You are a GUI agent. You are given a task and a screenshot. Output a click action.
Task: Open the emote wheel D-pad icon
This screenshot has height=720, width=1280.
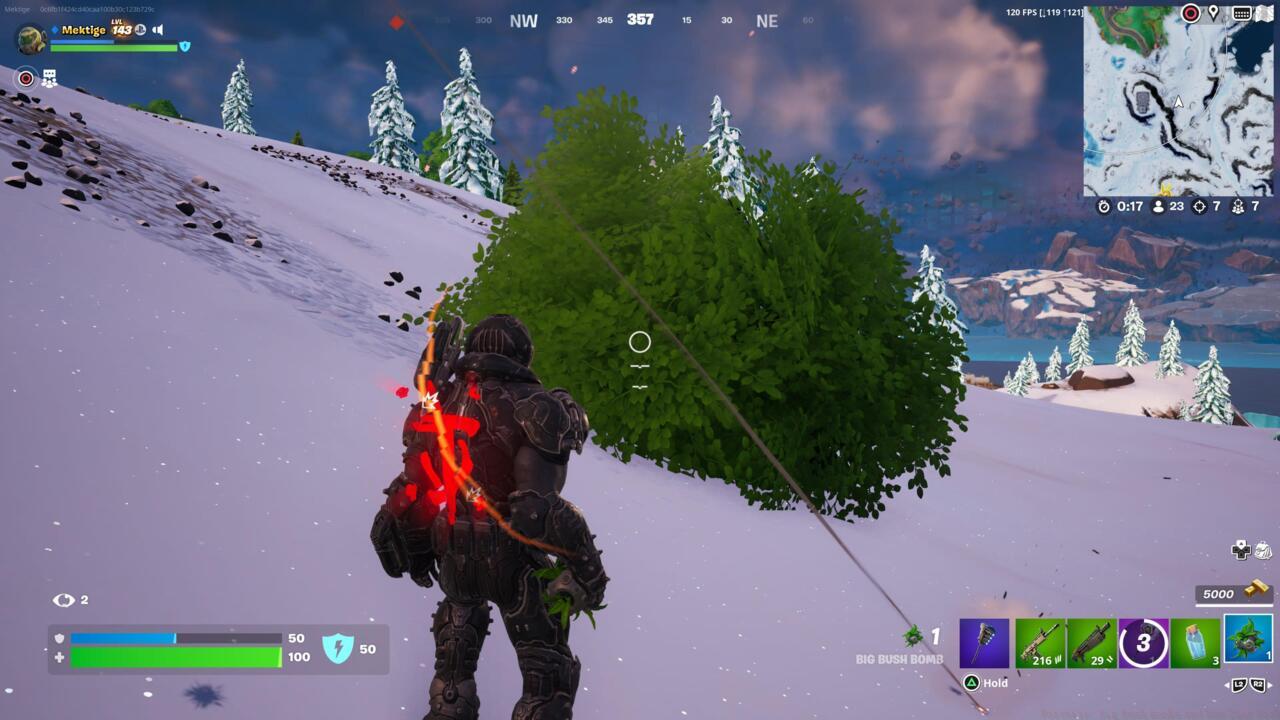[1241, 550]
